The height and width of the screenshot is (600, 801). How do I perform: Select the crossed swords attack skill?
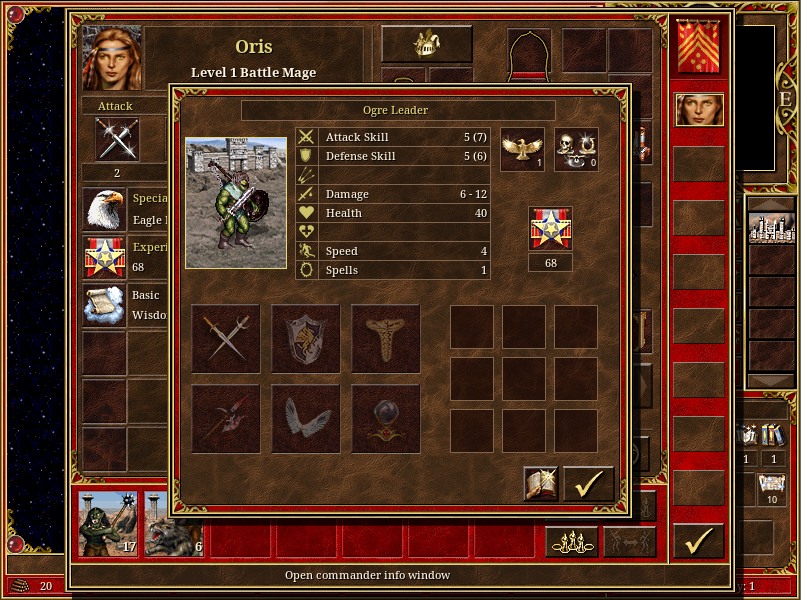coord(226,339)
